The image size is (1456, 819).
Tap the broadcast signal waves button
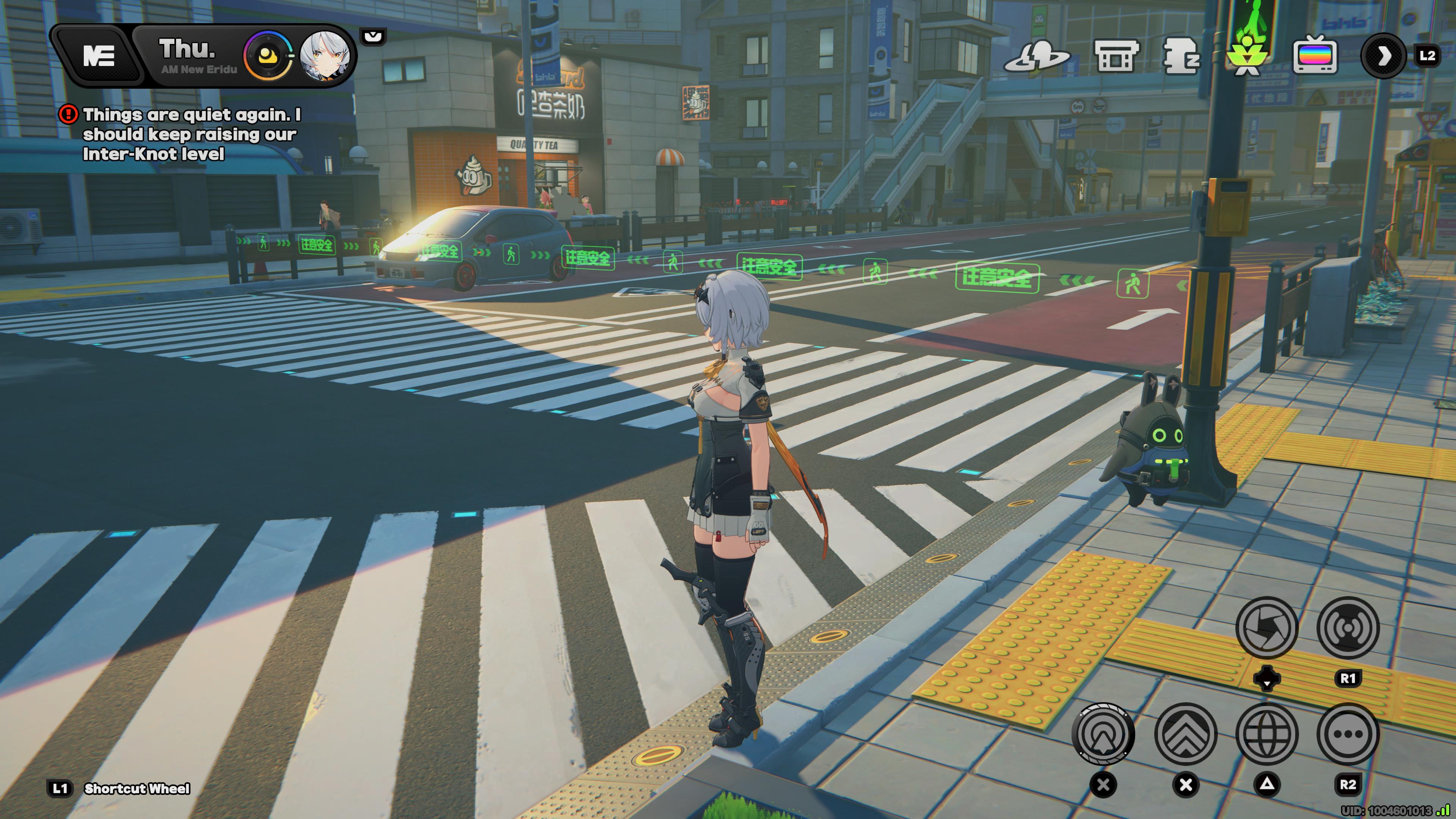[x=1348, y=628]
